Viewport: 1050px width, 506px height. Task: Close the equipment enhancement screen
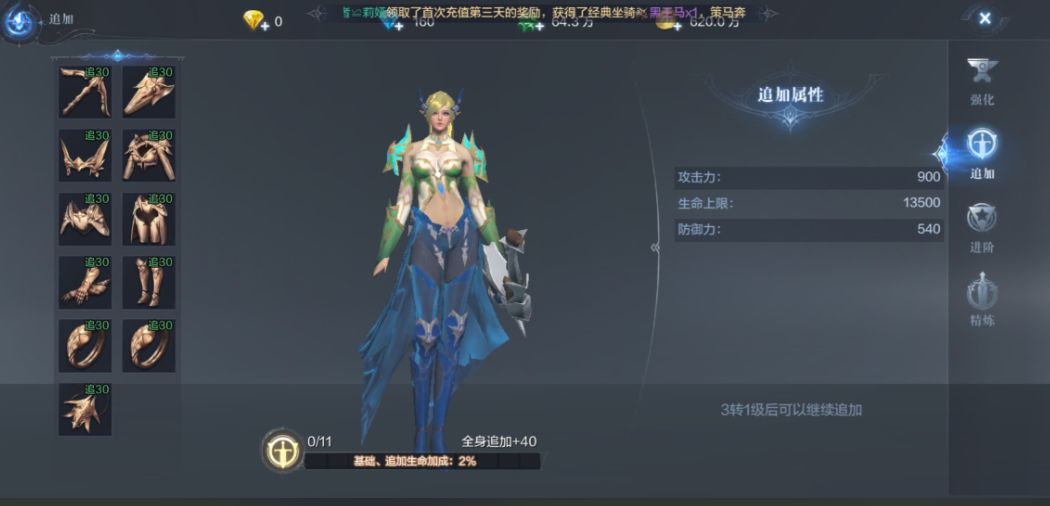click(984, 18)
